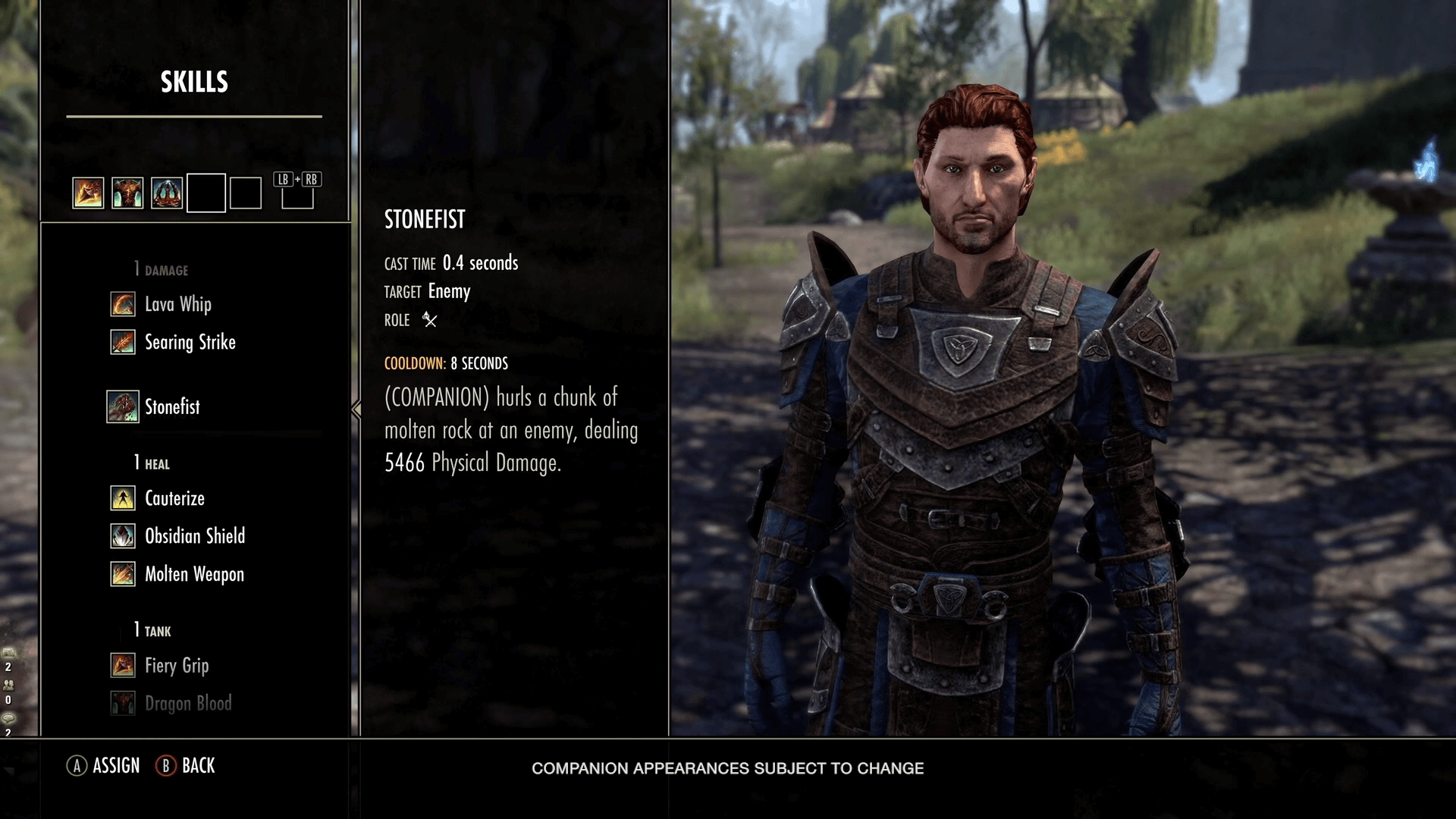This screenshot has width=1456, height=819.
Task: Select the Obsidian Shield skill
Action: point(194,536)
